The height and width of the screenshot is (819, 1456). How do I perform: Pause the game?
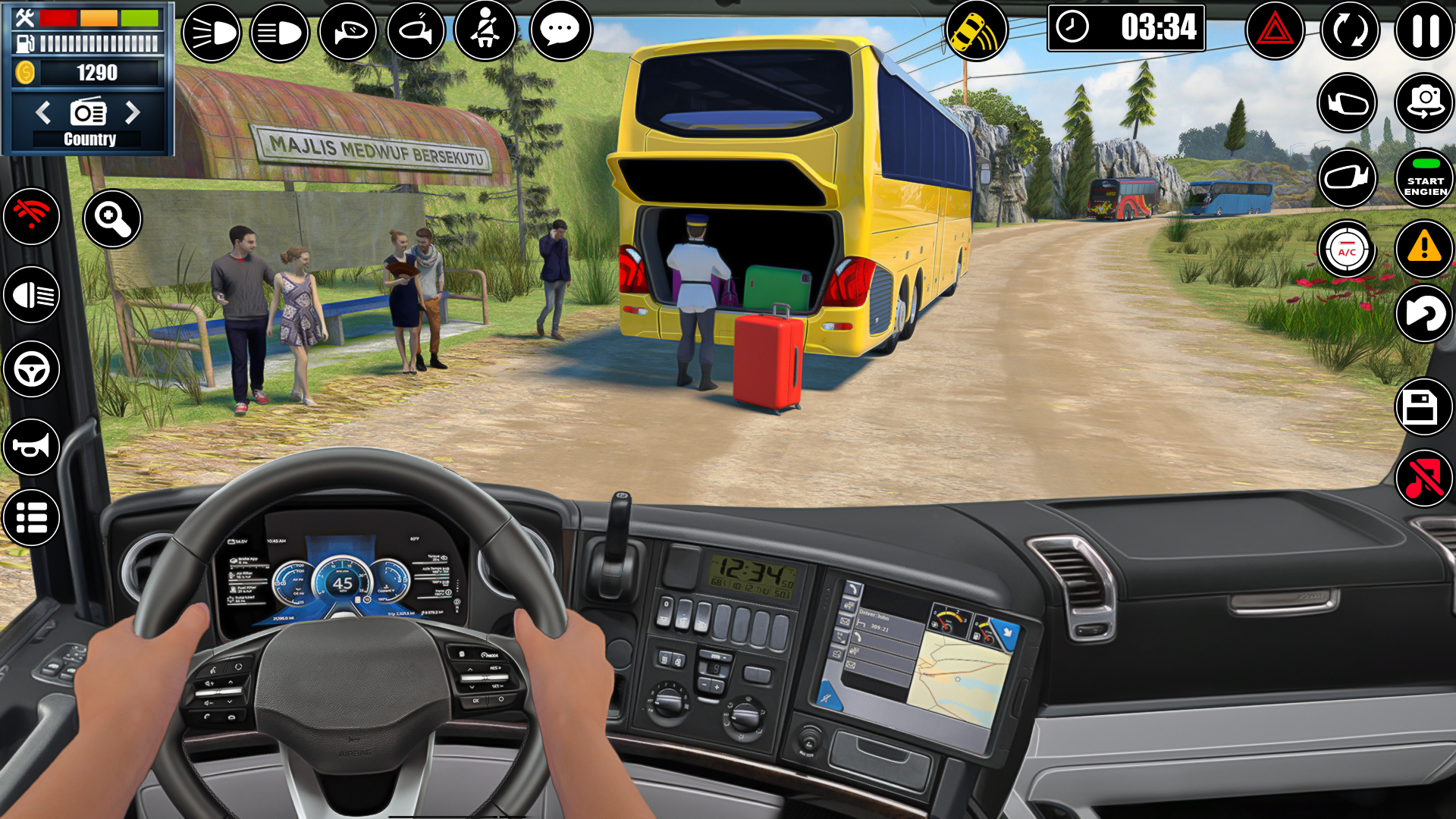click(1424, 30)
